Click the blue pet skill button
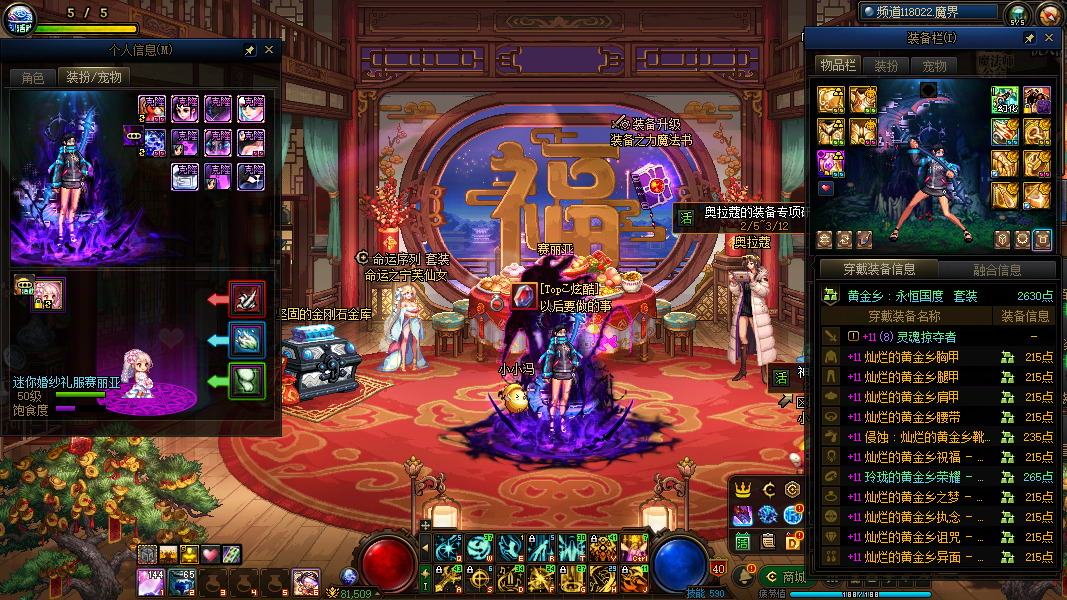Viewport: 1067px width, 600px height. coord(247,340)
